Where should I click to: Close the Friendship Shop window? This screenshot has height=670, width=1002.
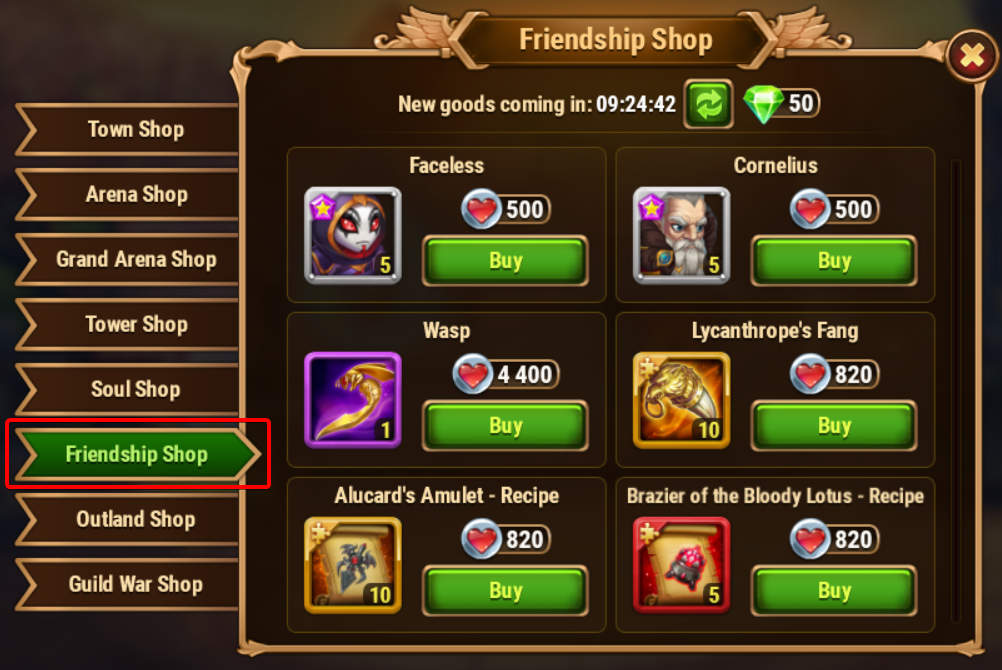tap(971, 58)
